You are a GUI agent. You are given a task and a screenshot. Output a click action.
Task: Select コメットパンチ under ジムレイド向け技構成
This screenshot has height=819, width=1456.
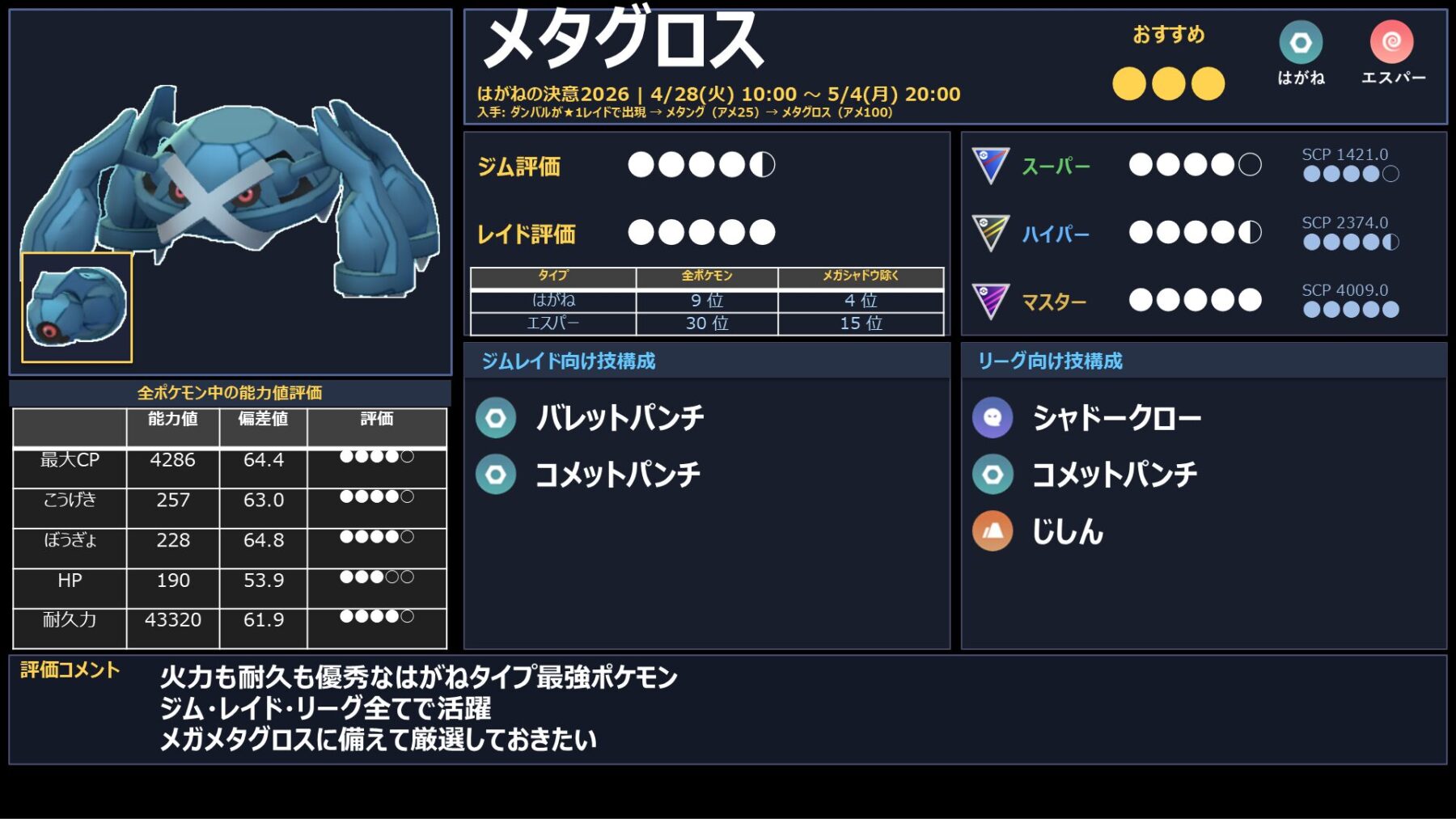[617, 475]
